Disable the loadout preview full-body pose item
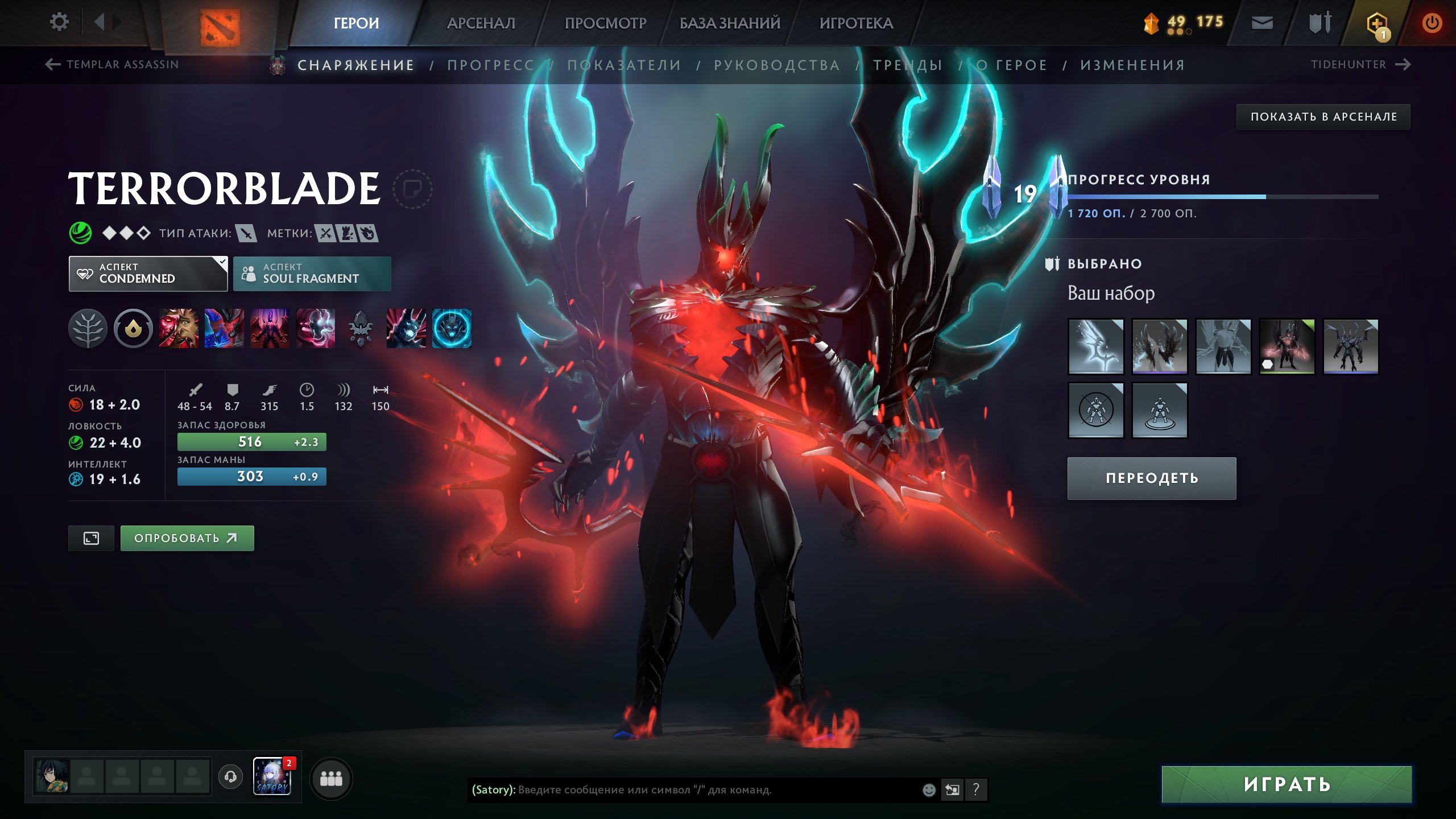This screenshot has height=819, width=1456. 1096,411
